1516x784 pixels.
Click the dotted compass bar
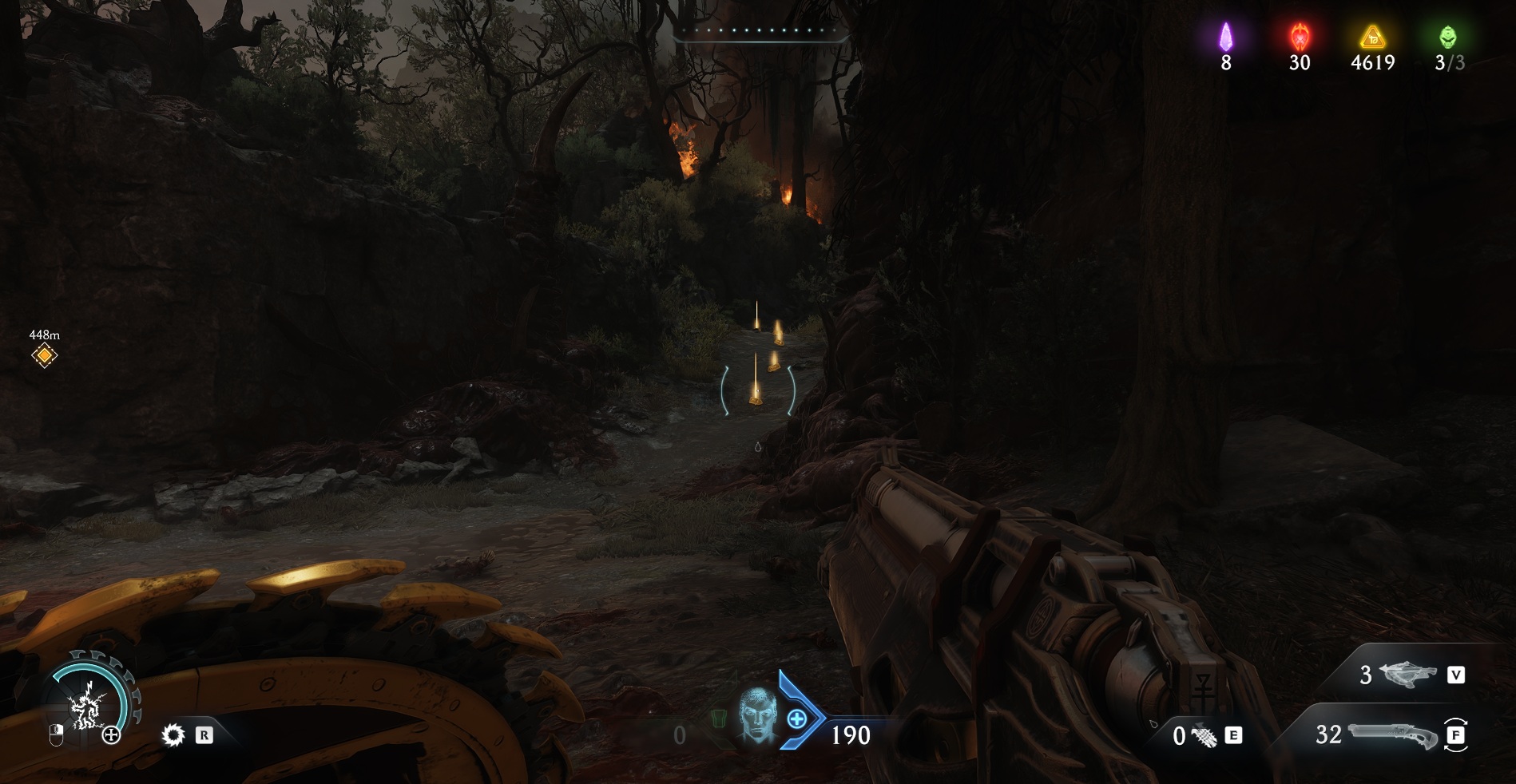(x=759, y=31)
